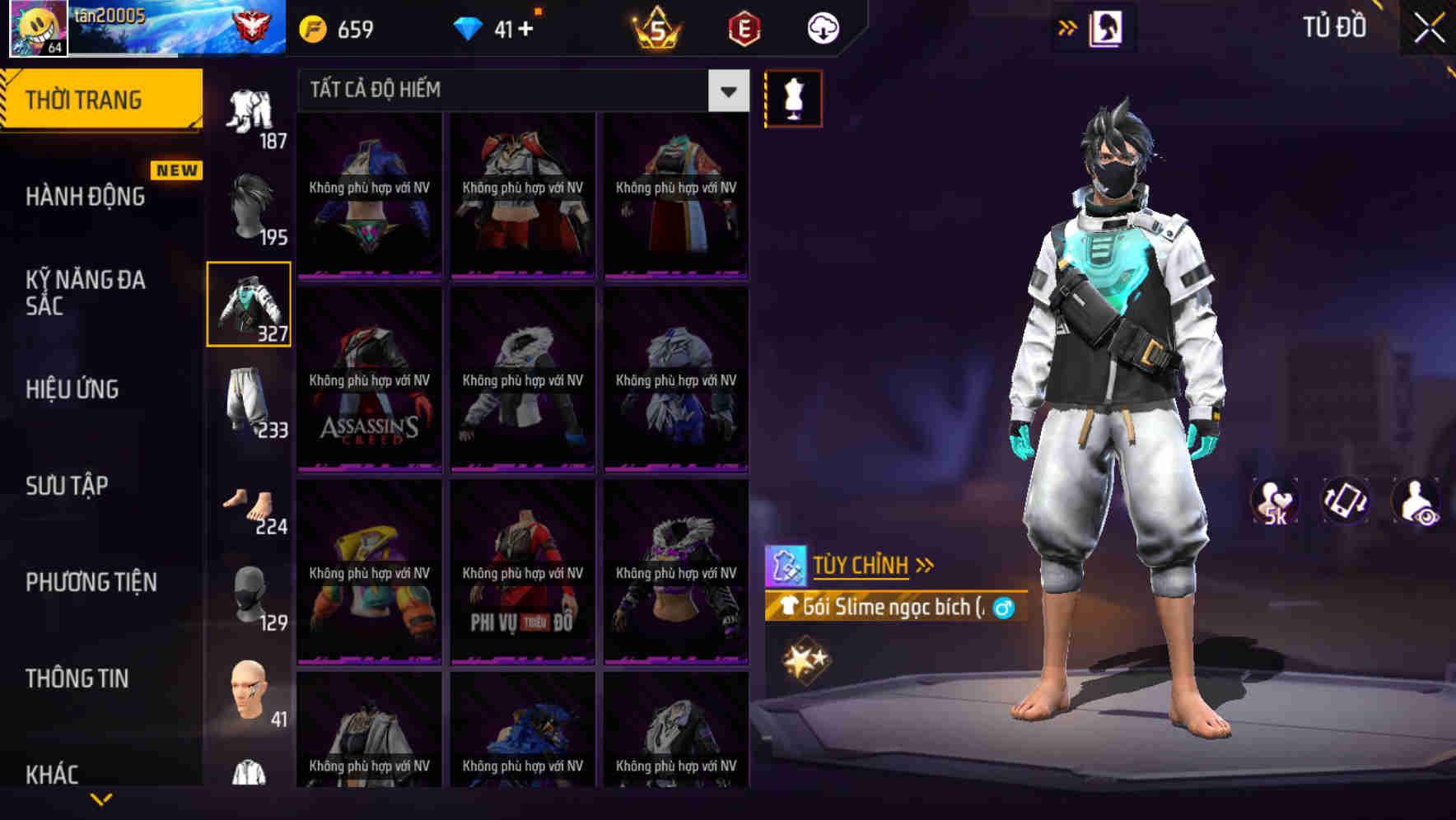The height and width of the screenshot is (820, 1456).
Task: Select the Gói Slime ngọc bích pack banner
Action: pos(894,607)
